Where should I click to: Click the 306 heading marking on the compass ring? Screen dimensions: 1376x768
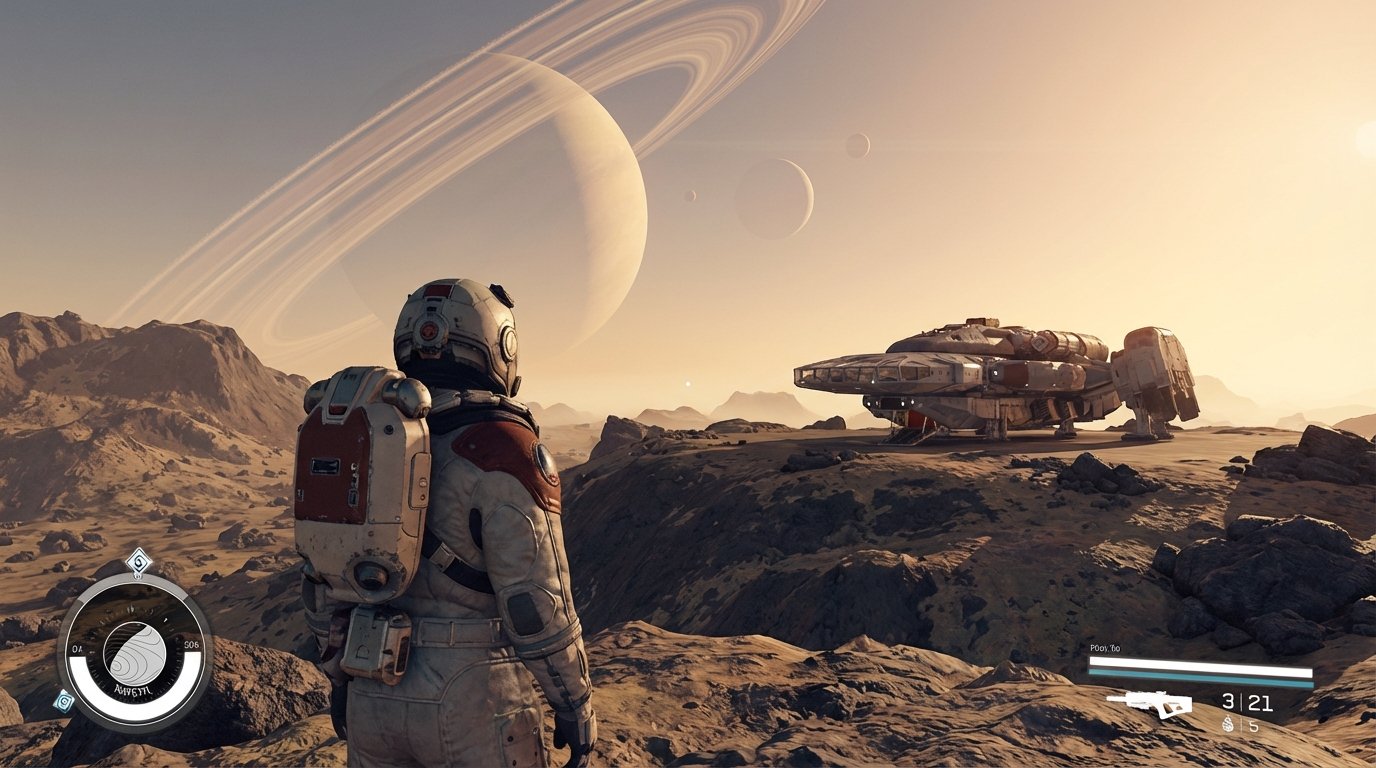coord(190,643)
